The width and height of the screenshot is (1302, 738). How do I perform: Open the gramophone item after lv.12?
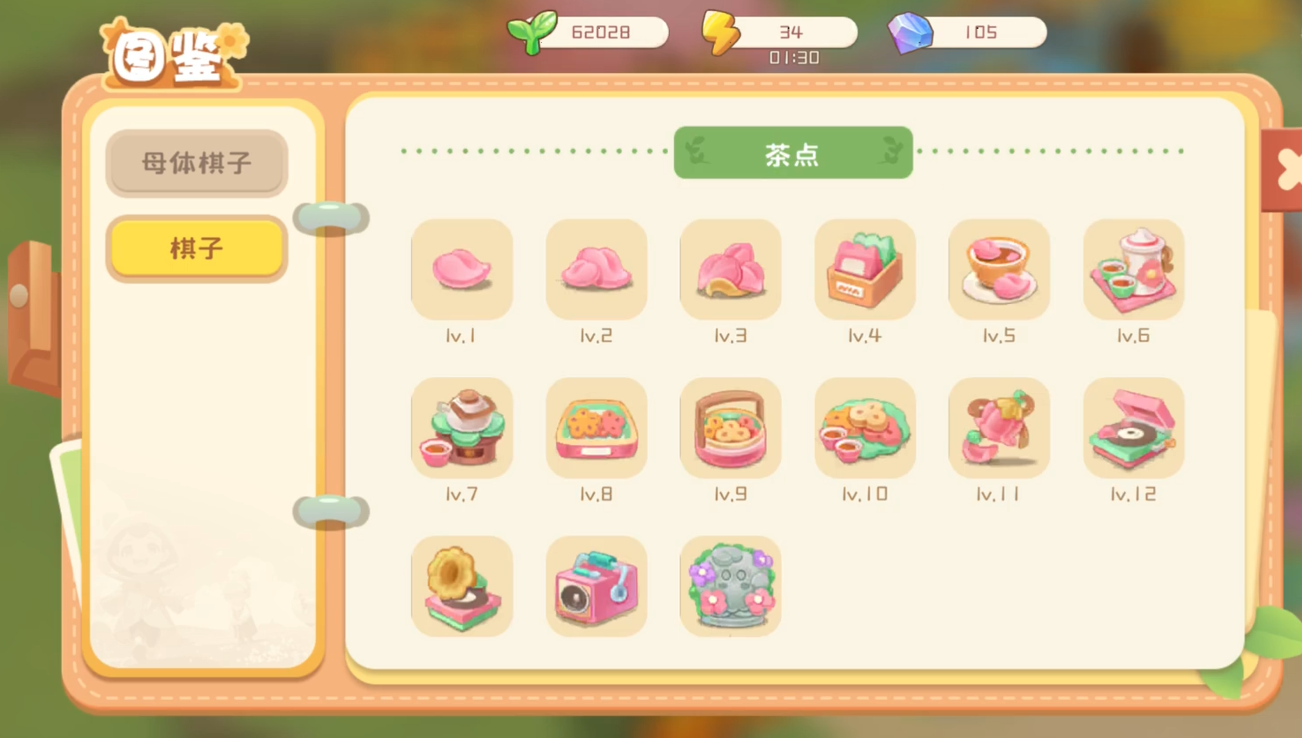pos(461,586)
